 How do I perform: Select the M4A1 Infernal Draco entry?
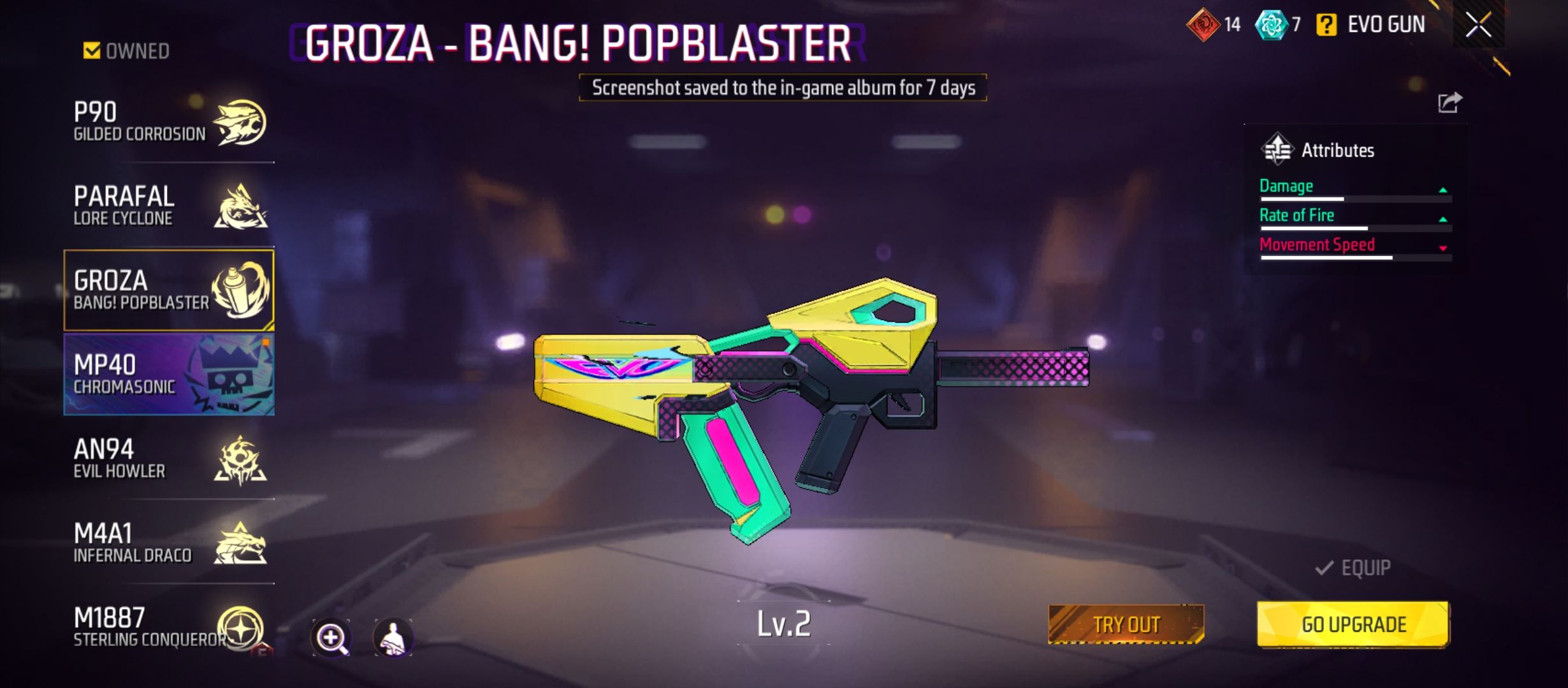(169, 543)
